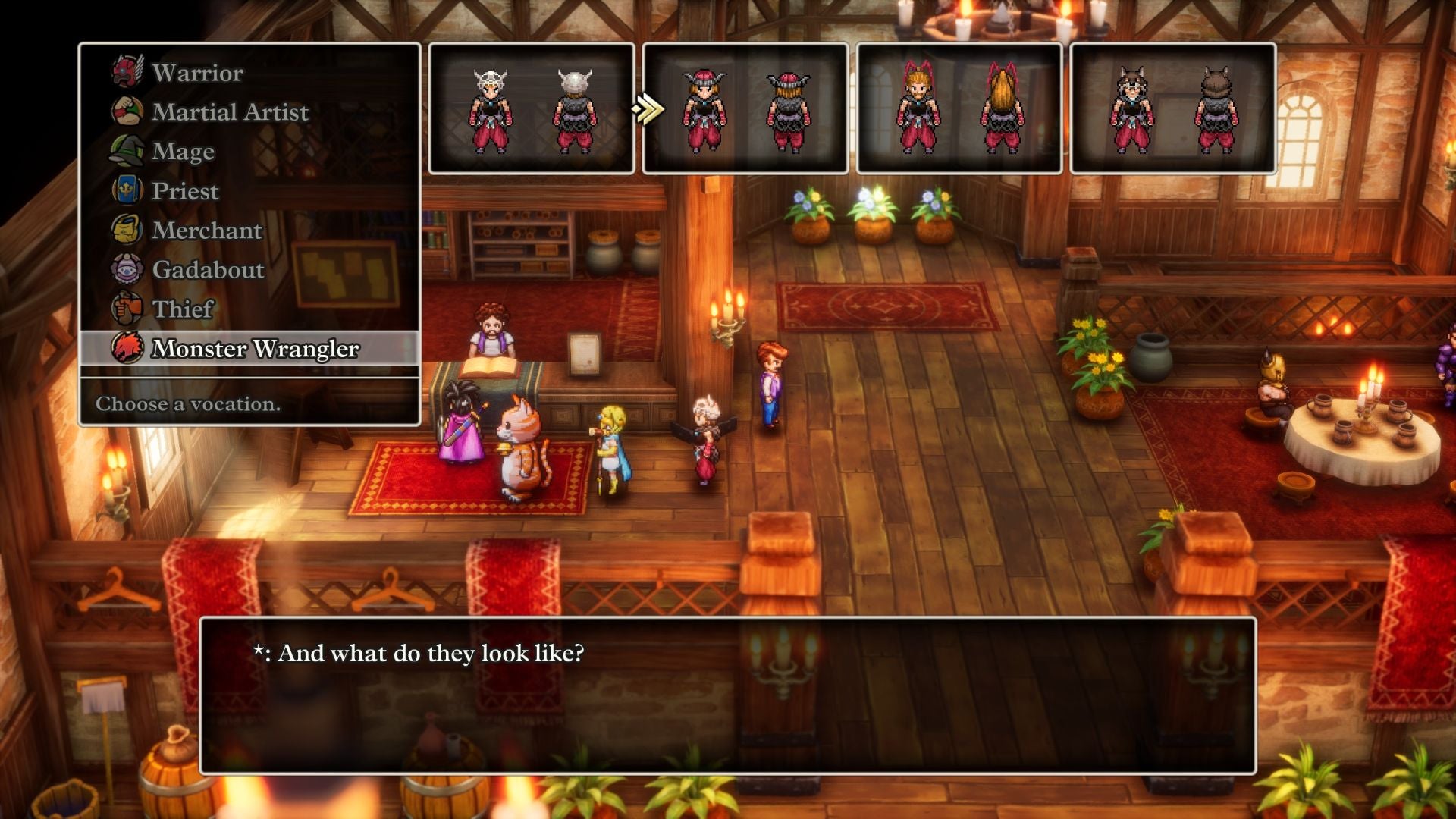Select the Warrior helmet icon
Viewport: 1456px width, 819px height.
126,72
